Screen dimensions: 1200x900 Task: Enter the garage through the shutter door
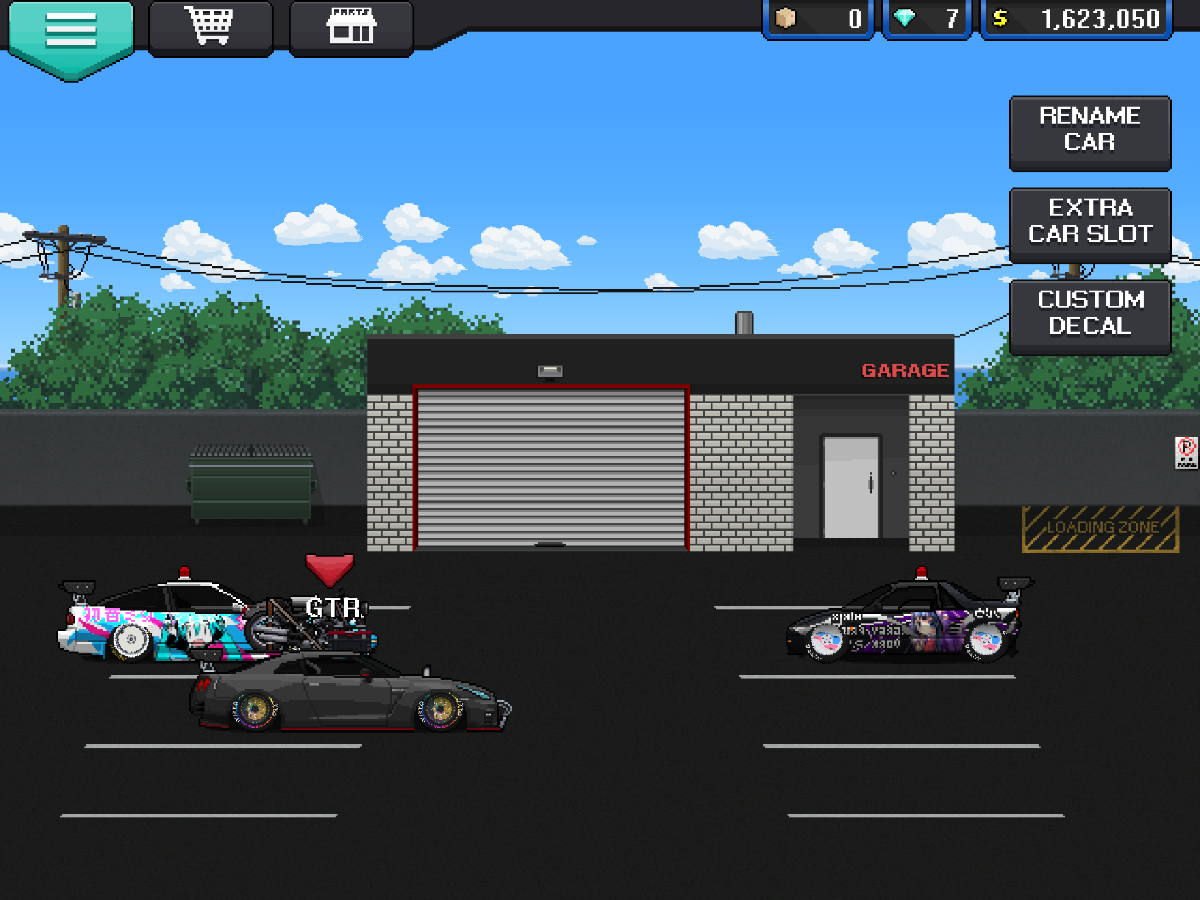tap(551, 468)
